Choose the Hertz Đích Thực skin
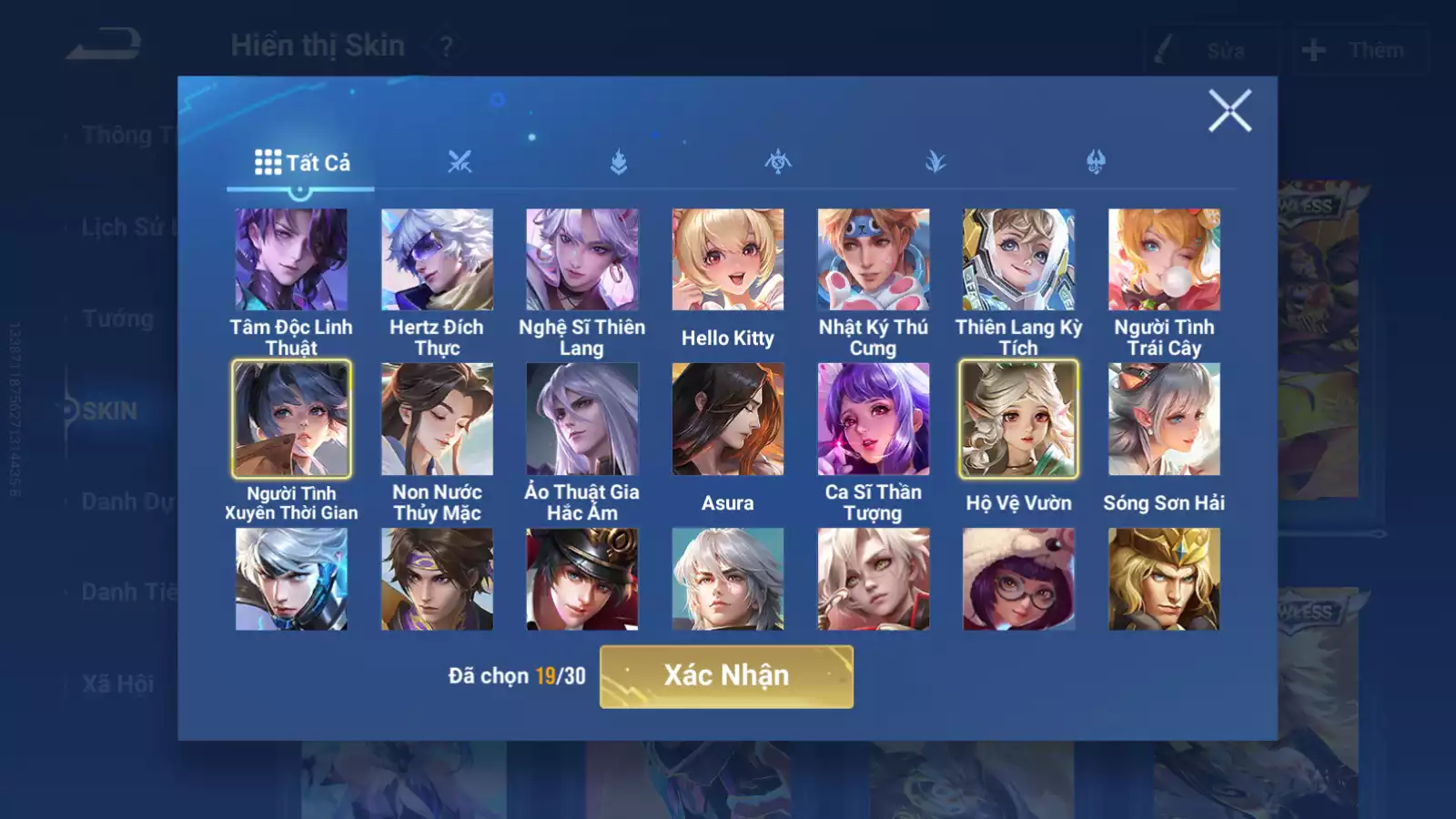 [x=437, y=260]
